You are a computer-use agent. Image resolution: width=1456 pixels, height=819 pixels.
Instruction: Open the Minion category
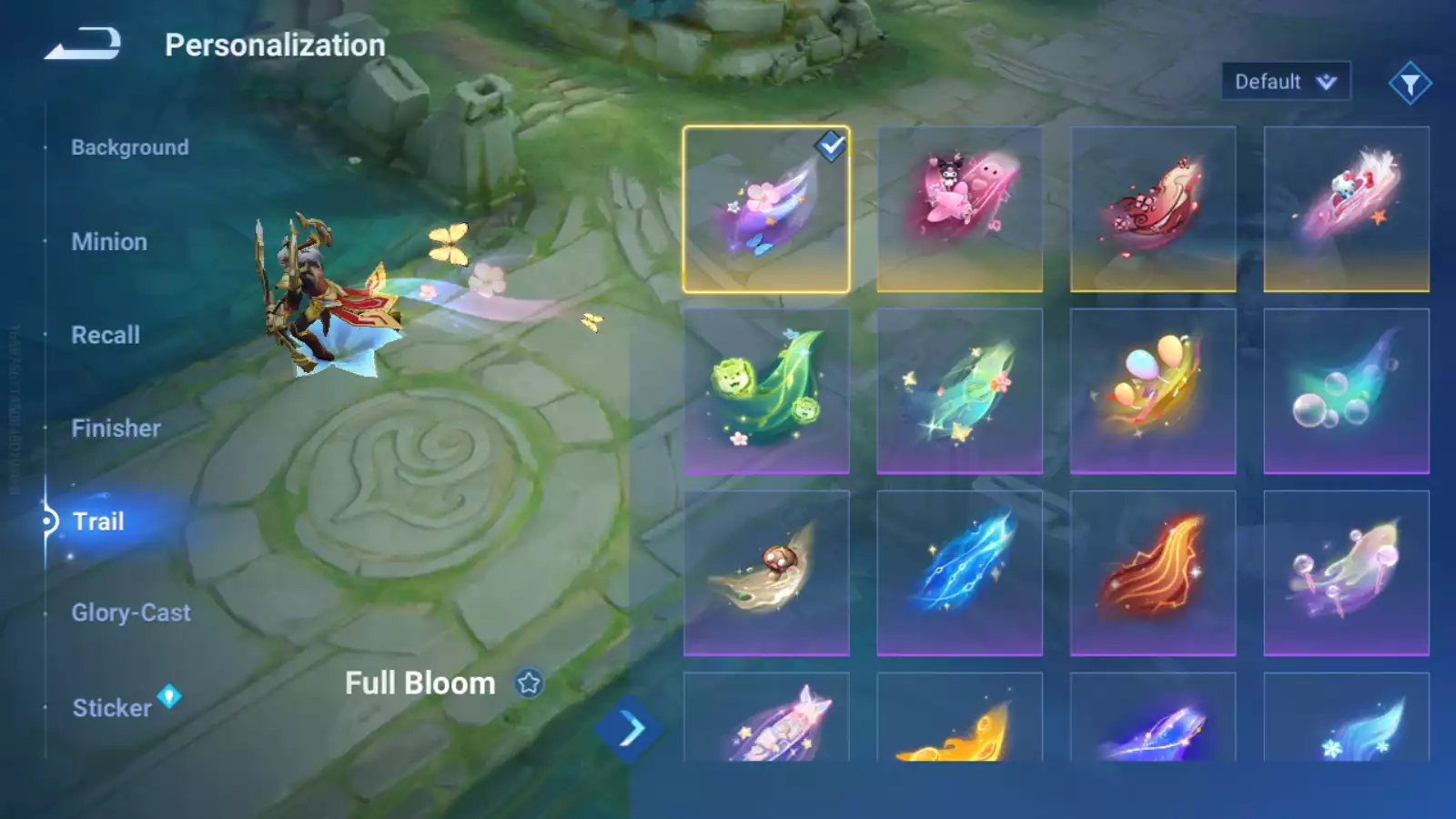(x=109, y=242)
